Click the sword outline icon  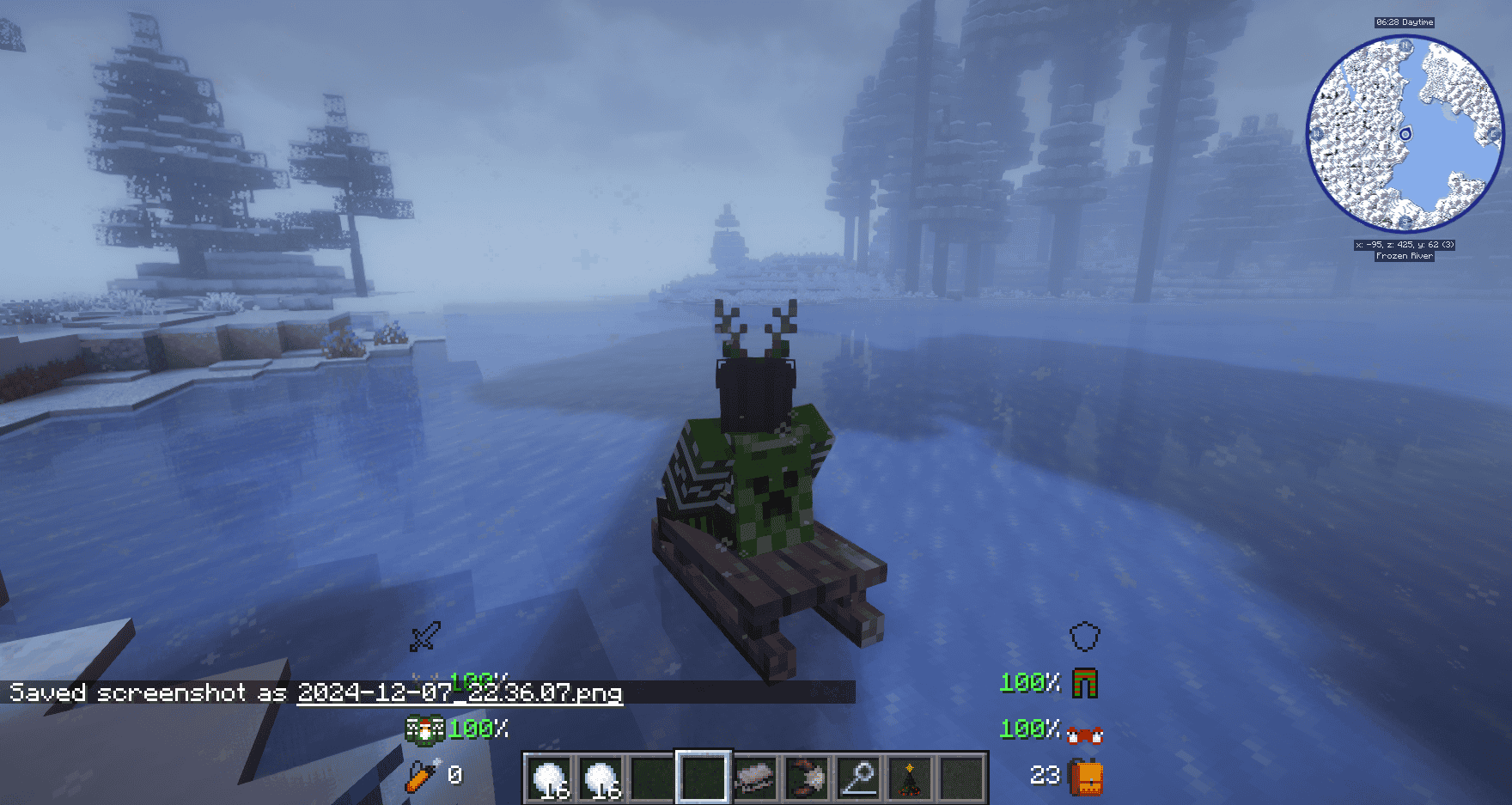pyautogui.click(x=425, y=637)
